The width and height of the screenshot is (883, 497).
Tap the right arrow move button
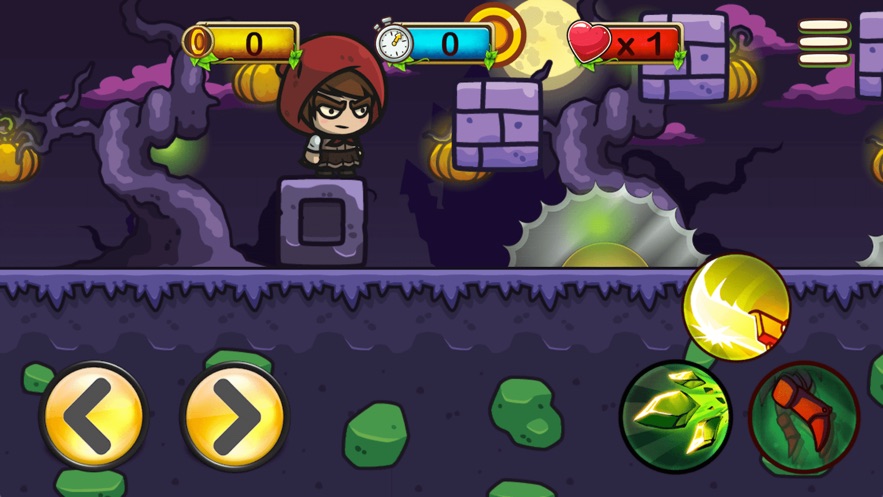pyautogui.click(x=233, y=416)
